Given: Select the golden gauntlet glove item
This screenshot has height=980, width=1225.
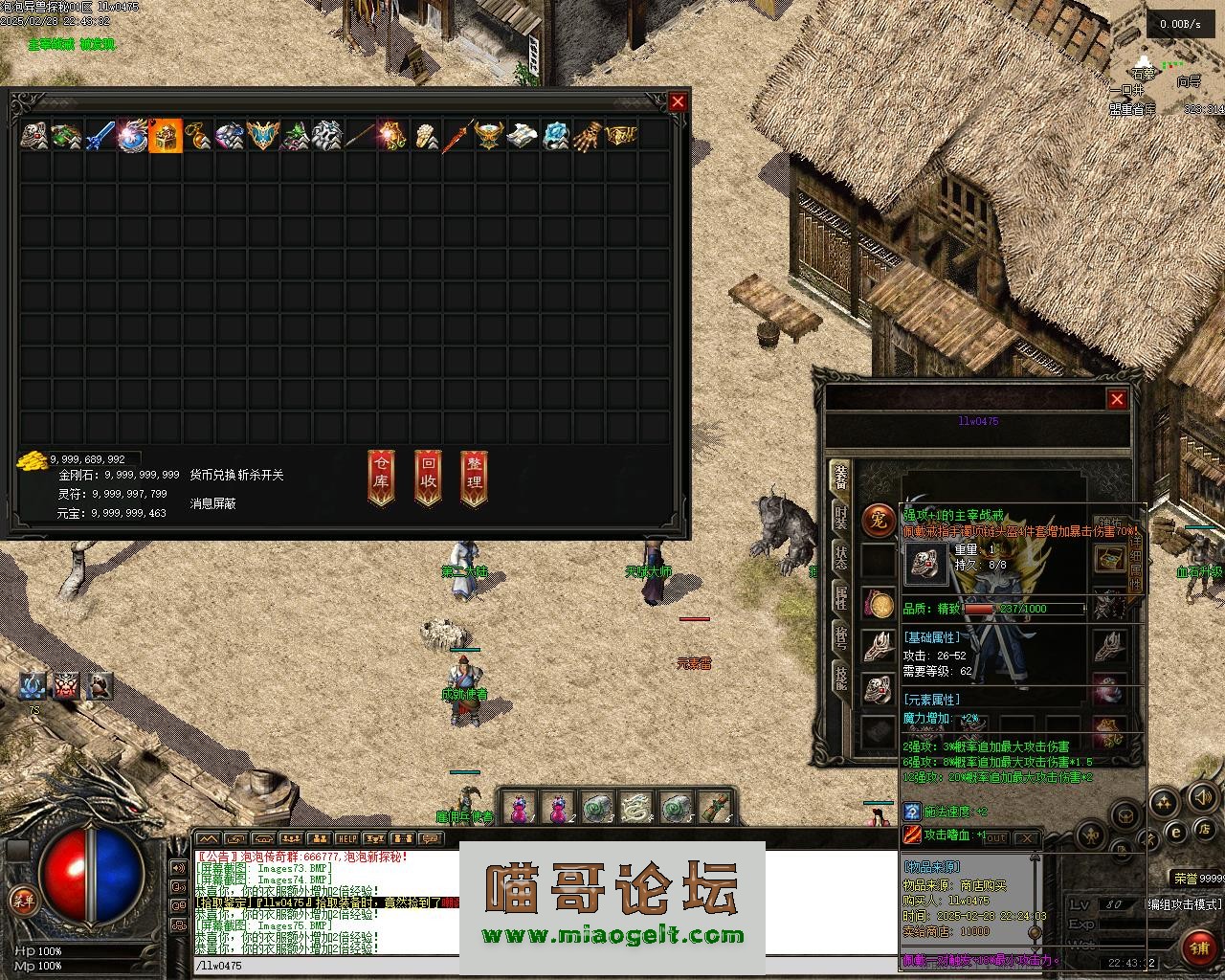Looking at the screenshot, I should 590,136.
